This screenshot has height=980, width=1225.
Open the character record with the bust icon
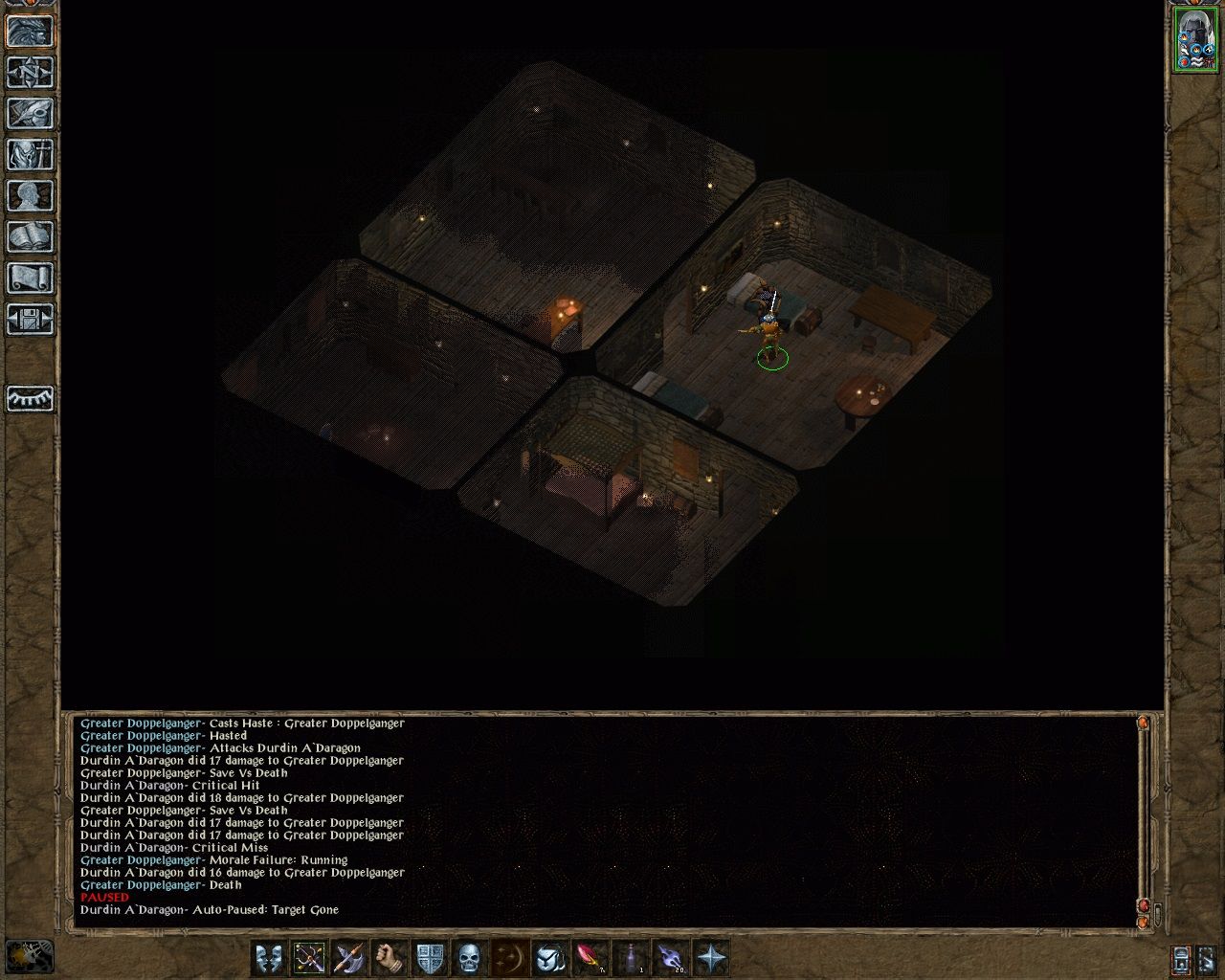click(x=30, y=195)
